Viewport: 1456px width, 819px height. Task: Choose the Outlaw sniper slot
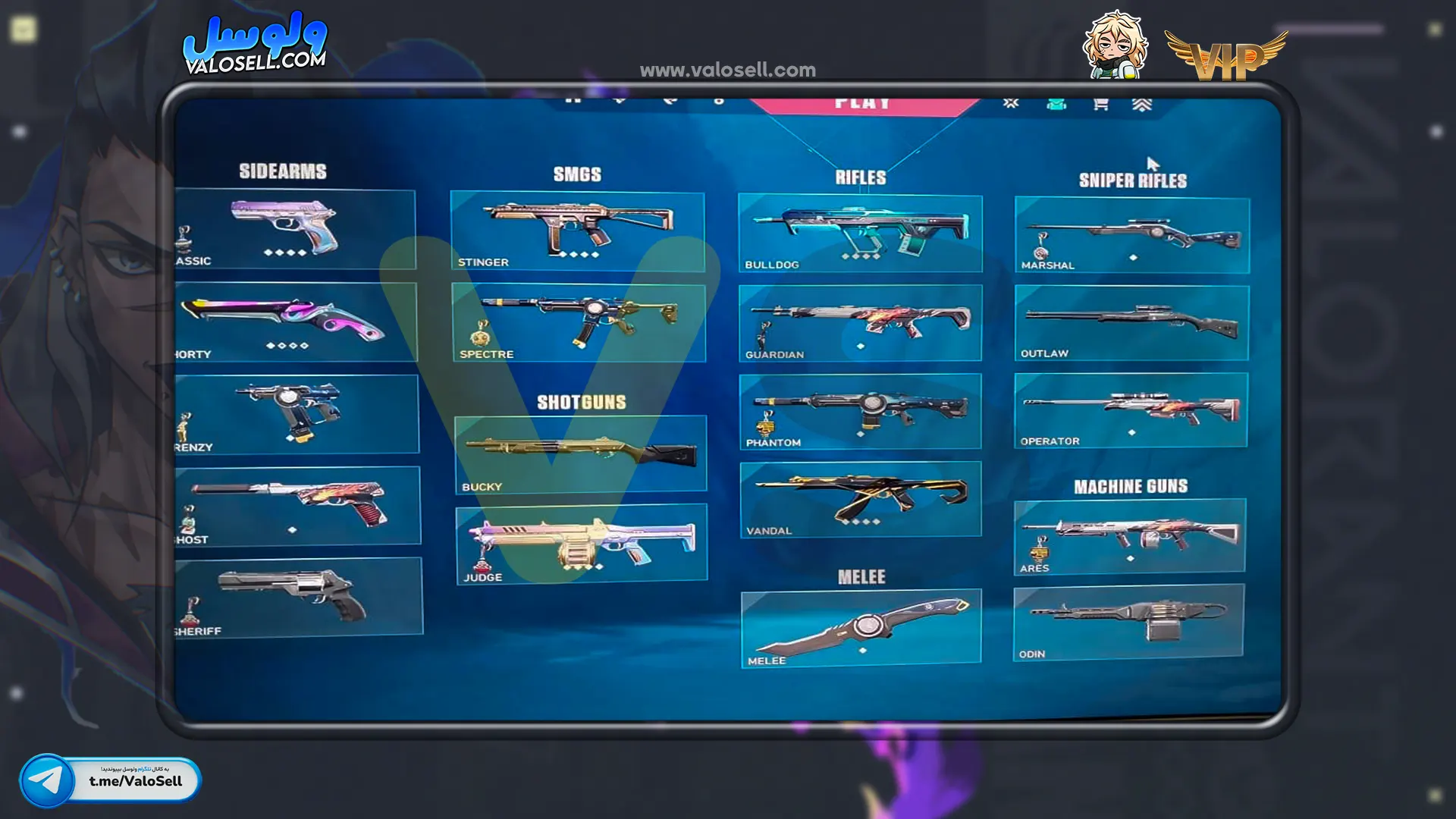pyautogui.click(x=1131, y=323)
